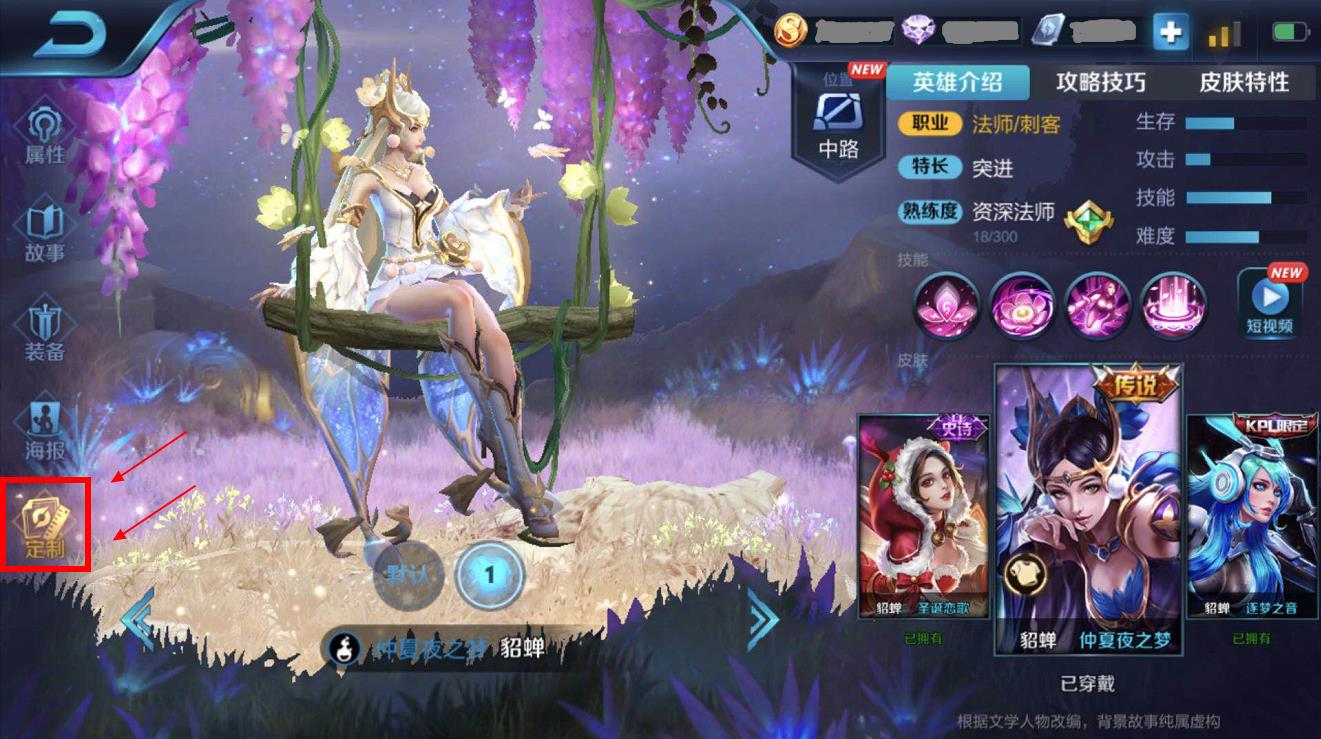Tap the mastery medal beside 资深法师

coord(1090,223)
